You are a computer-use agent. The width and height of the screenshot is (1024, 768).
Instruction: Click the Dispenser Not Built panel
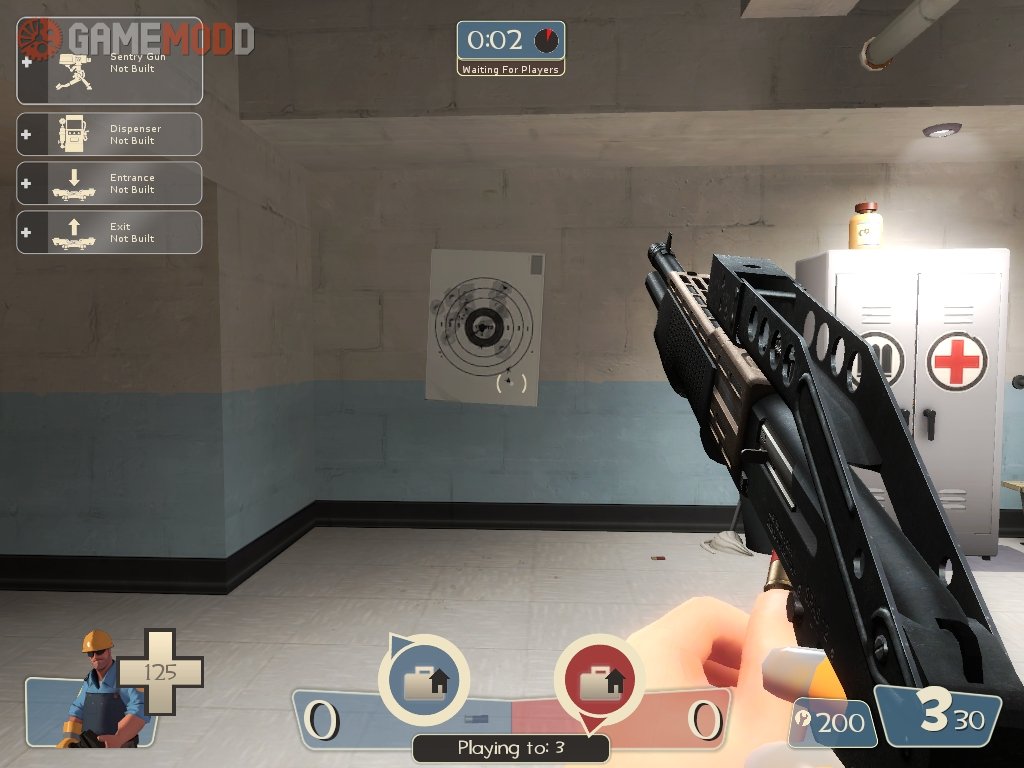[x=110, y=134]
